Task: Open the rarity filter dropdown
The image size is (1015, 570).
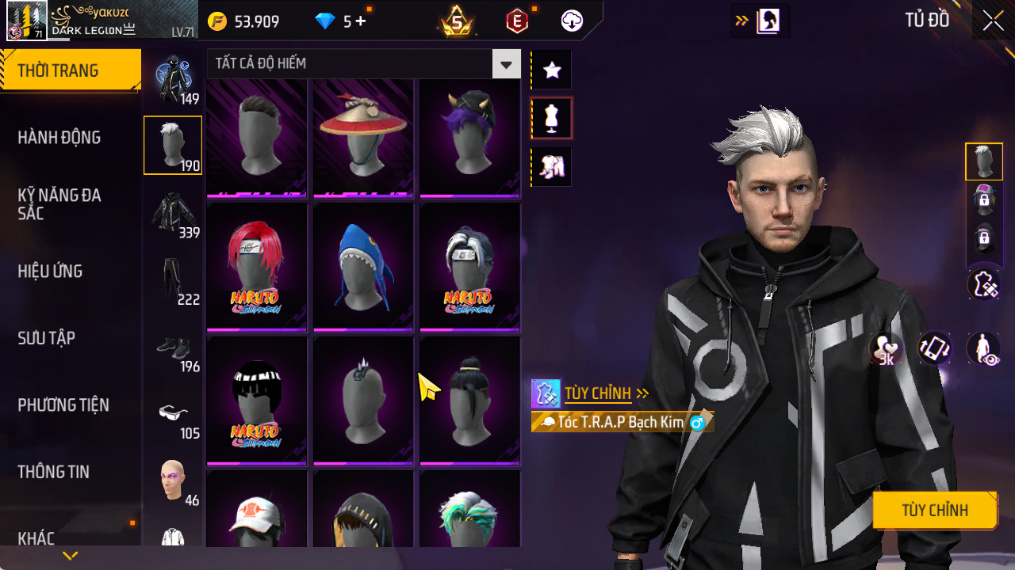Action: coord(506,64)
